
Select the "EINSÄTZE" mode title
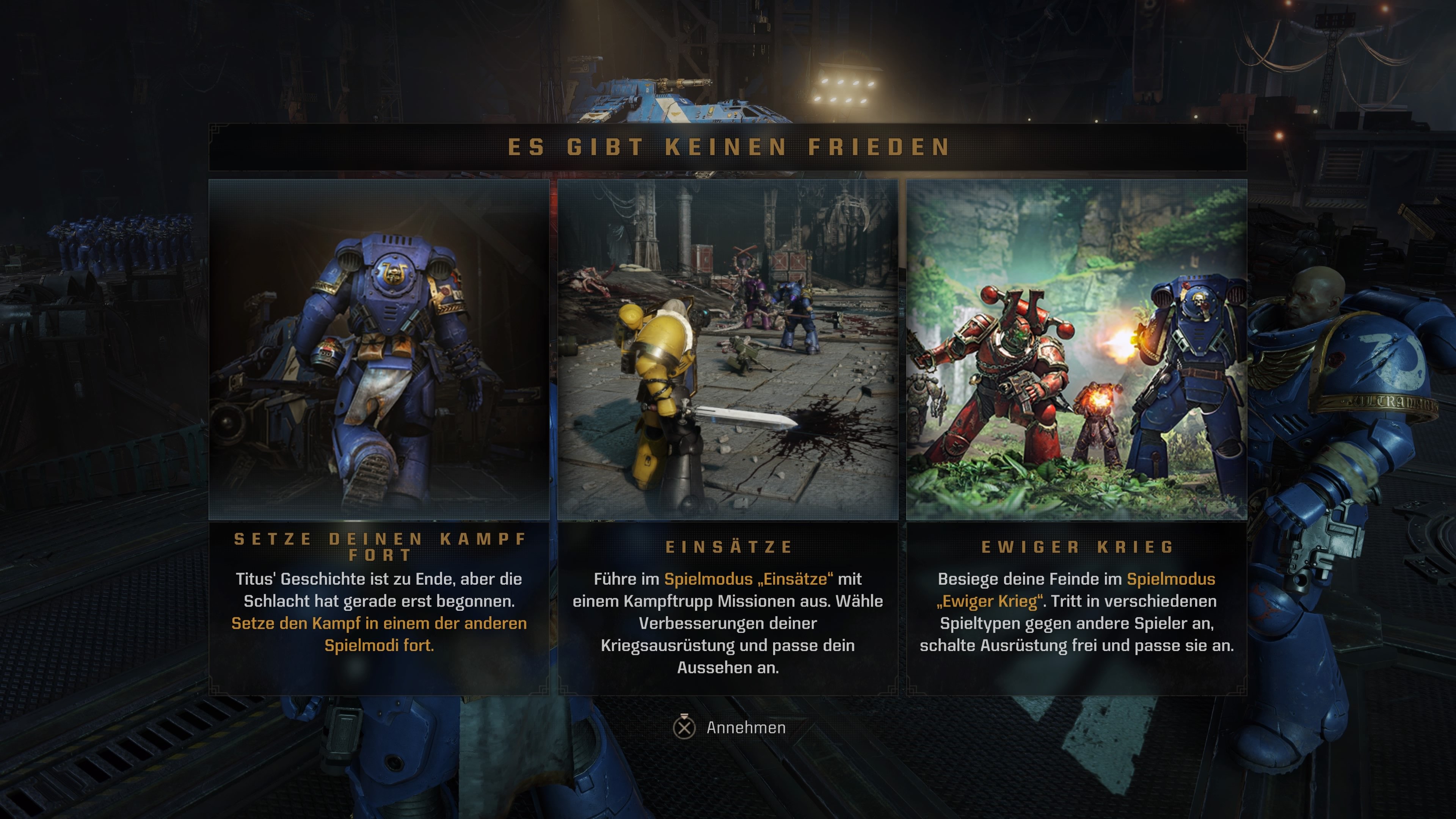pyautogui.click(x=728, y=546)
